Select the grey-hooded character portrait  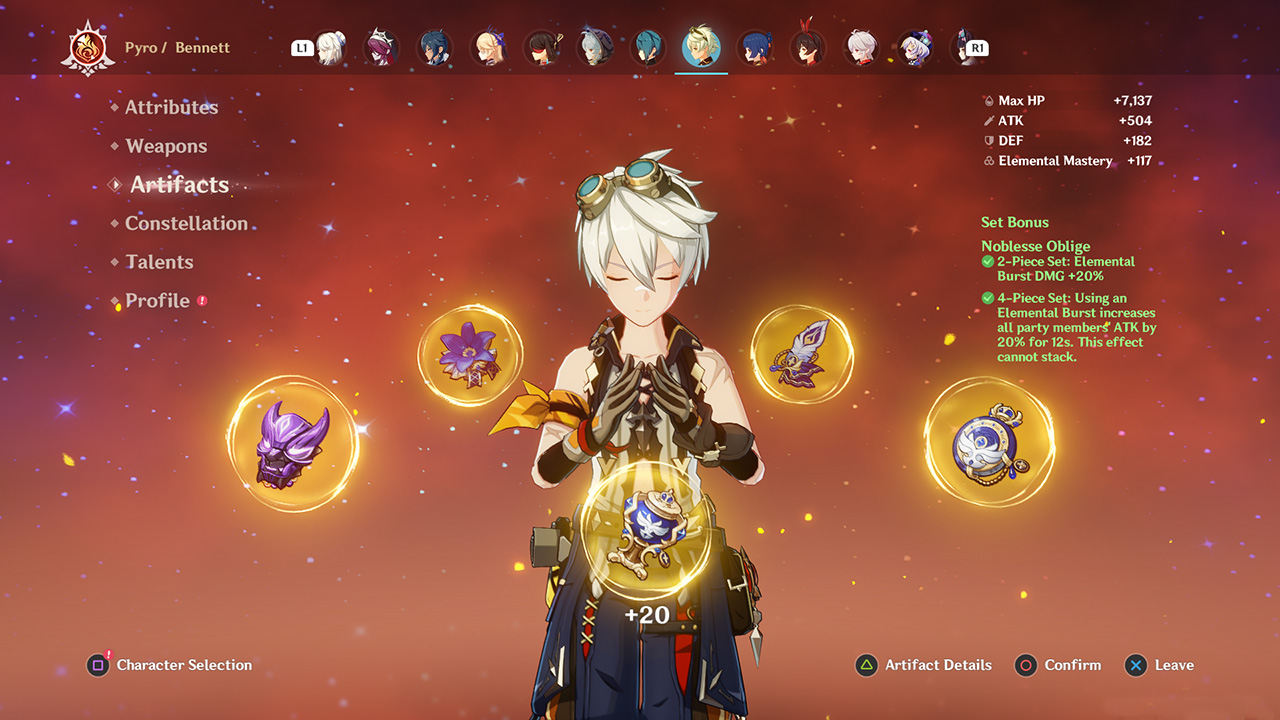coord(595,48)
